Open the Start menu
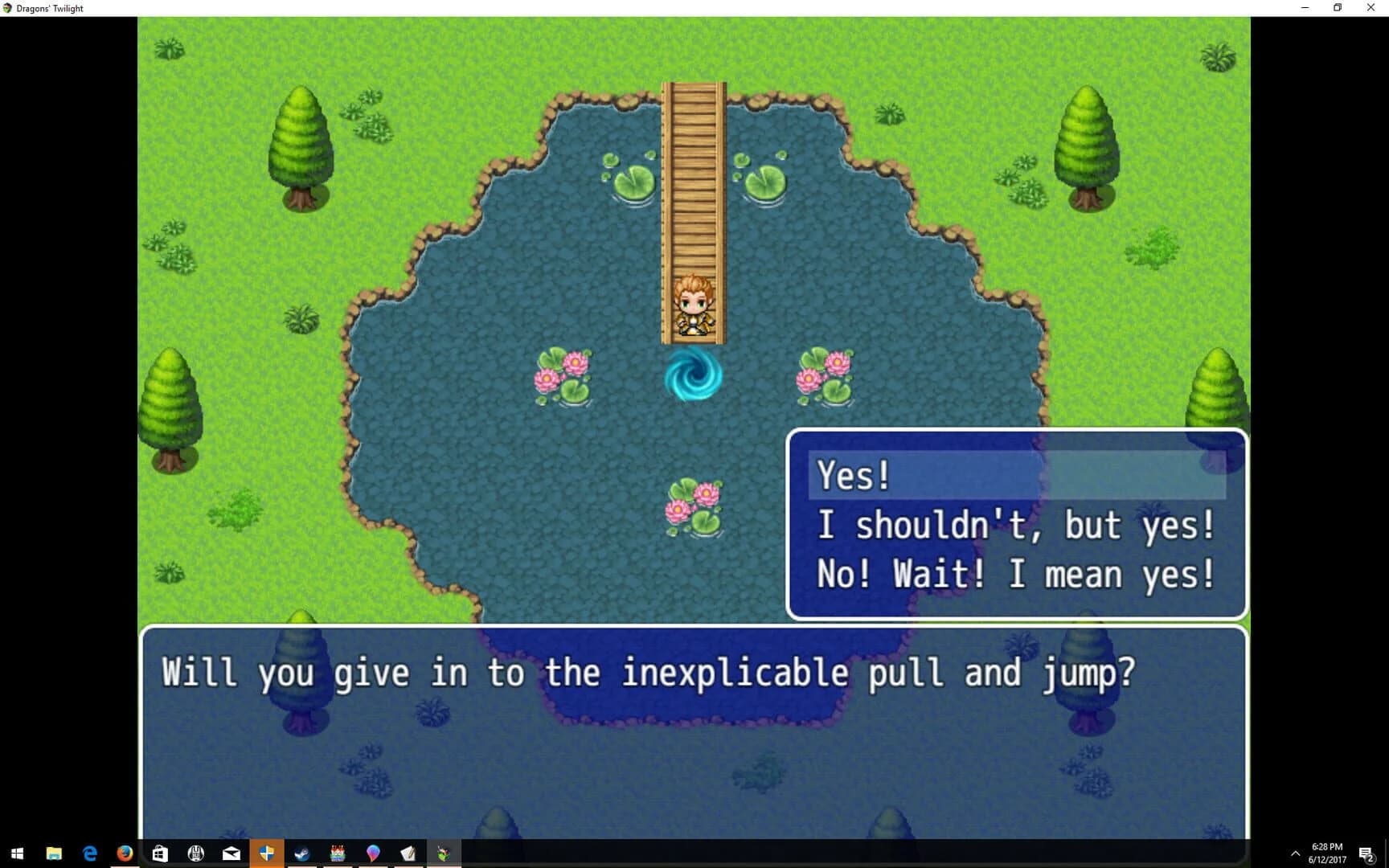This screenshot has height=868, width=1389. click(17, 854)
